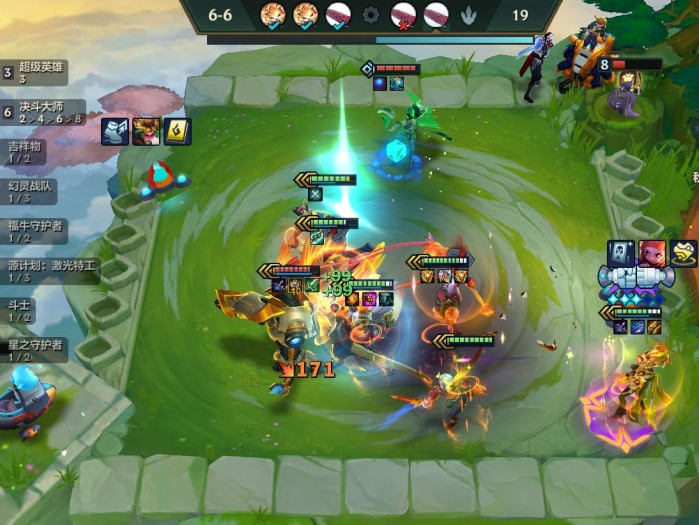
Task: Click the opponent's red-haired champion augment
Action: [652, 253]
